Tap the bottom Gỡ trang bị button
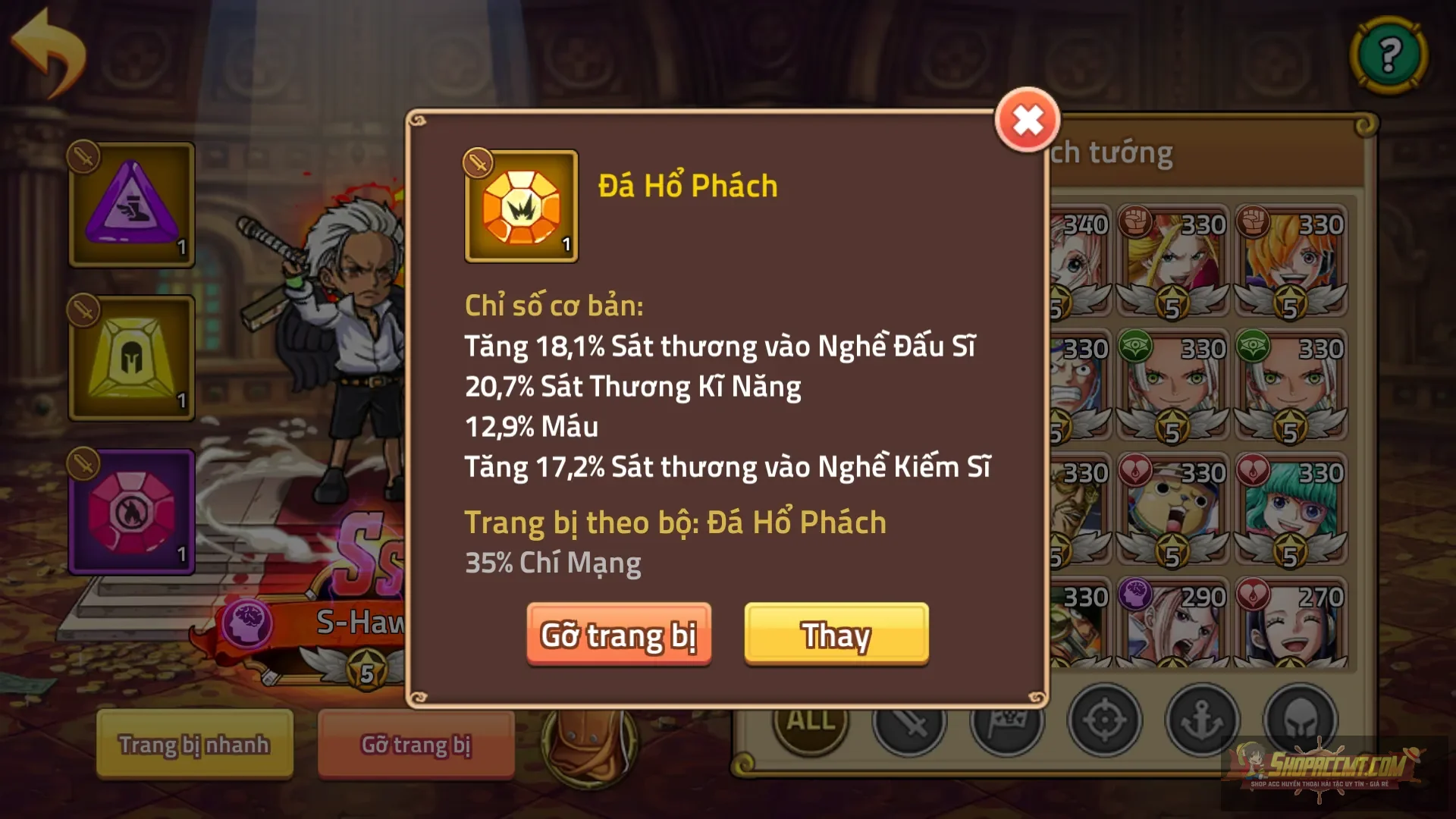The width and height of the screenshot is (1456, 819). (416, 745)
